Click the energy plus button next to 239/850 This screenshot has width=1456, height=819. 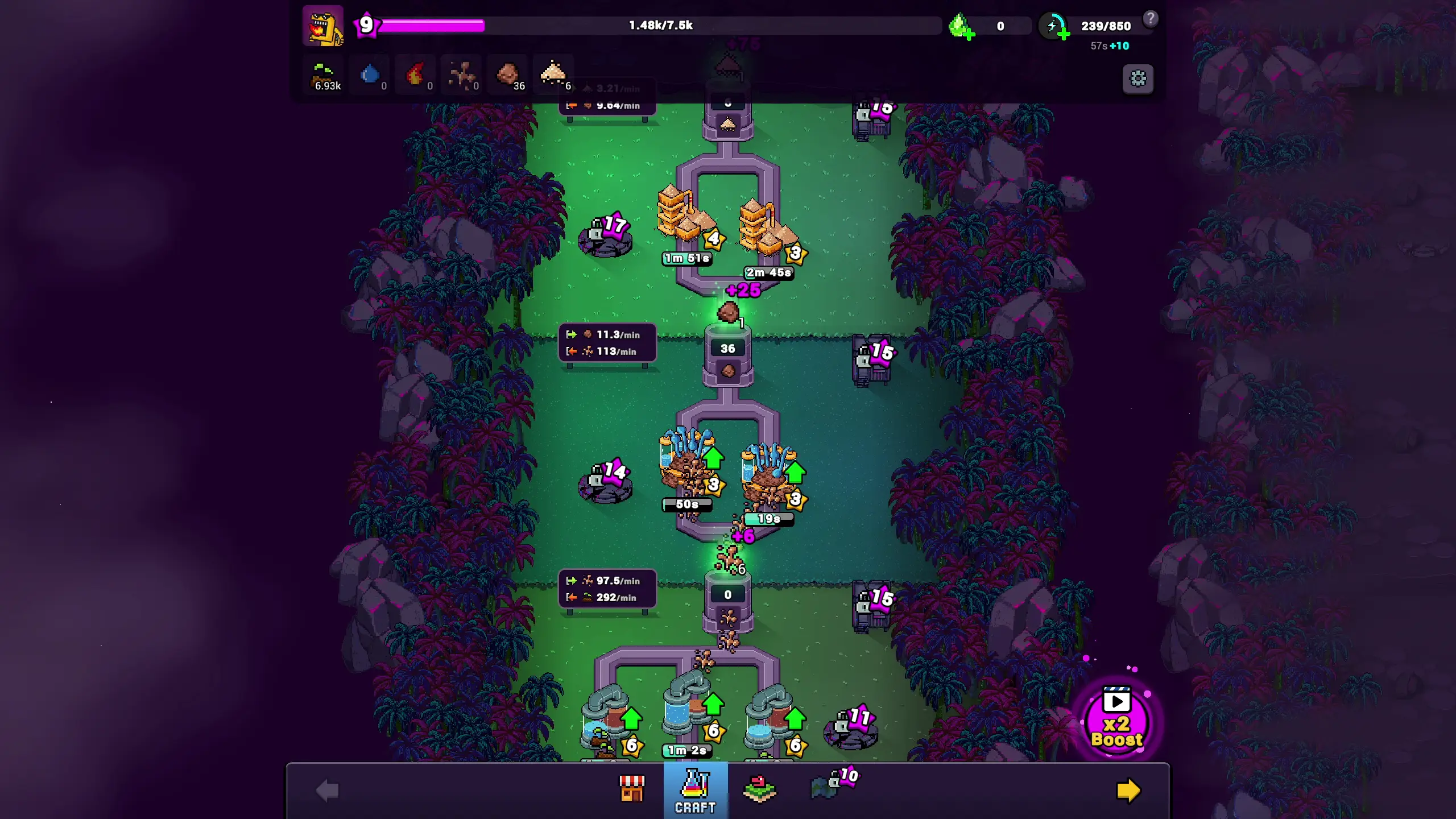tap(1065, 35)
